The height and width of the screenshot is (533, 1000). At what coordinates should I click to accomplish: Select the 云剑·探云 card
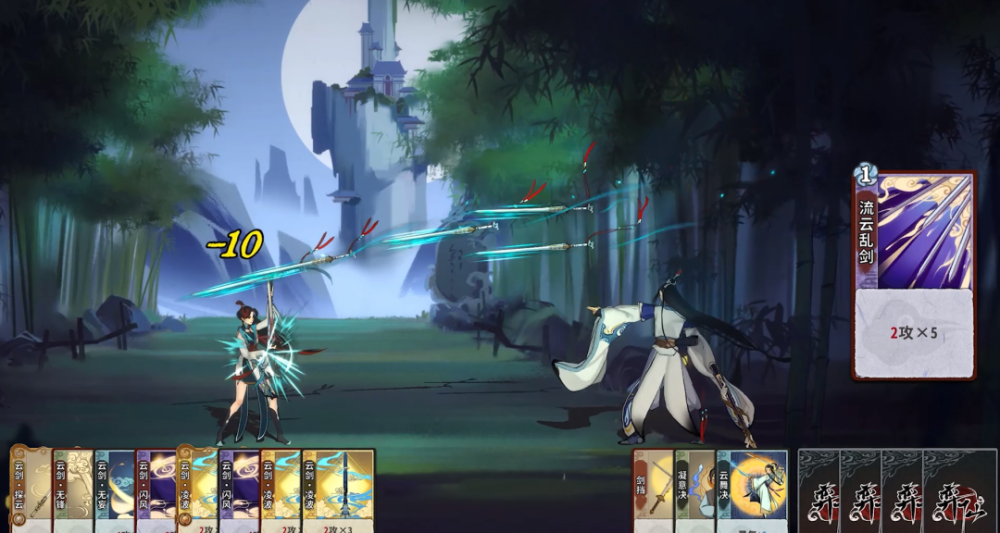pos(30,490)
